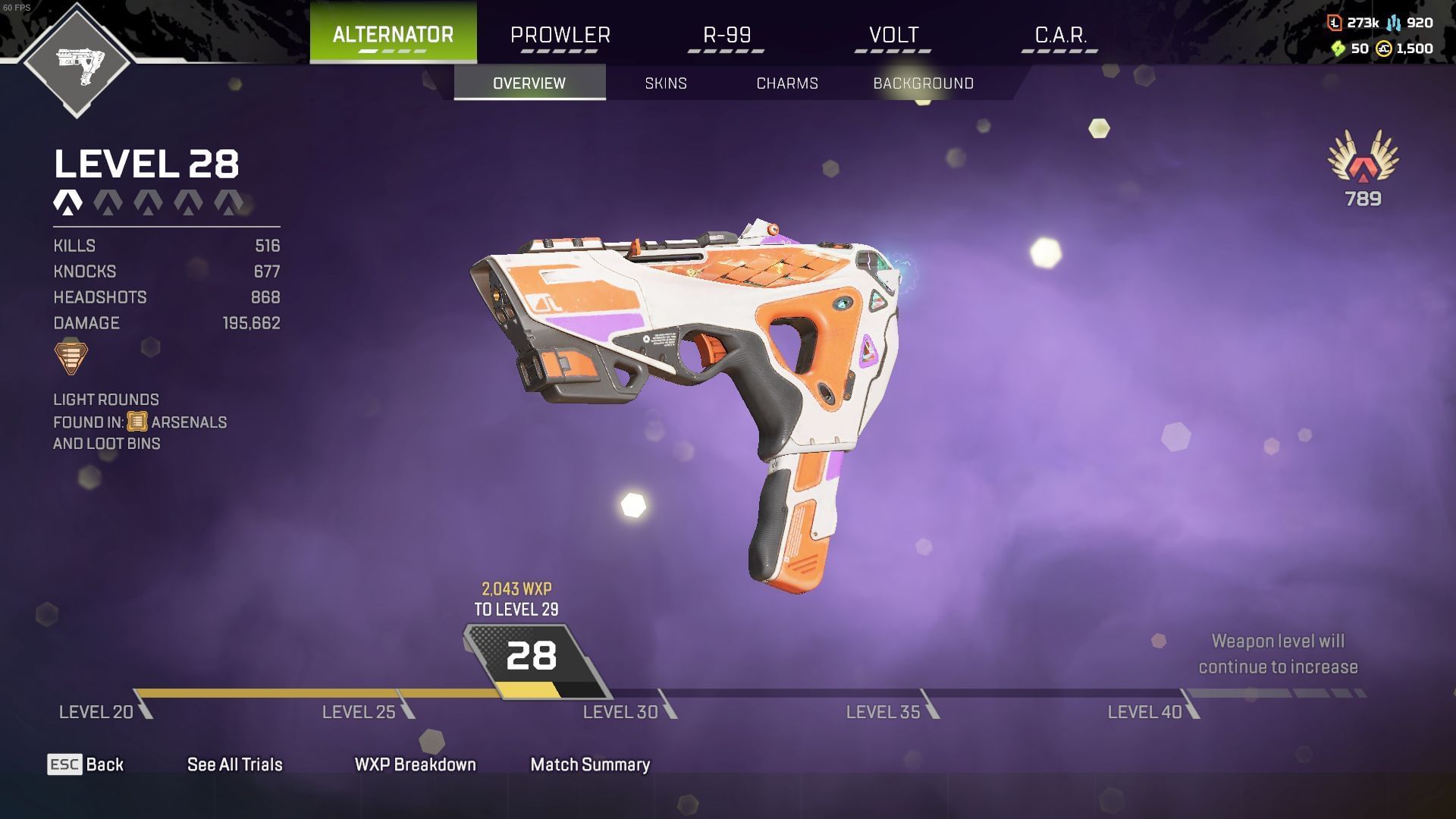This screenshot has height=819, width=1456.
Task: Switch to the PROWLER weapon tab
Action: 560,34
